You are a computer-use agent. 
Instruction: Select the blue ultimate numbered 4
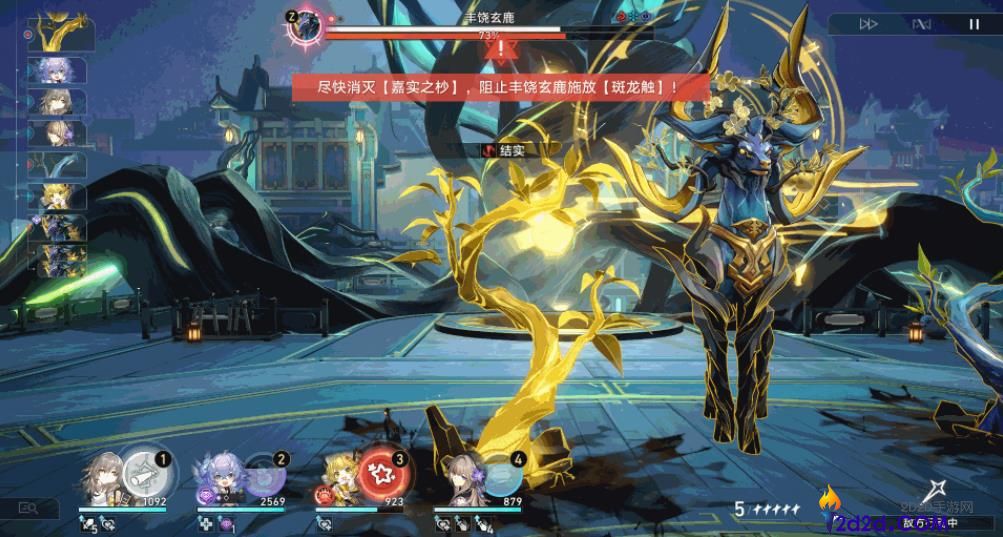pos(498,473)
